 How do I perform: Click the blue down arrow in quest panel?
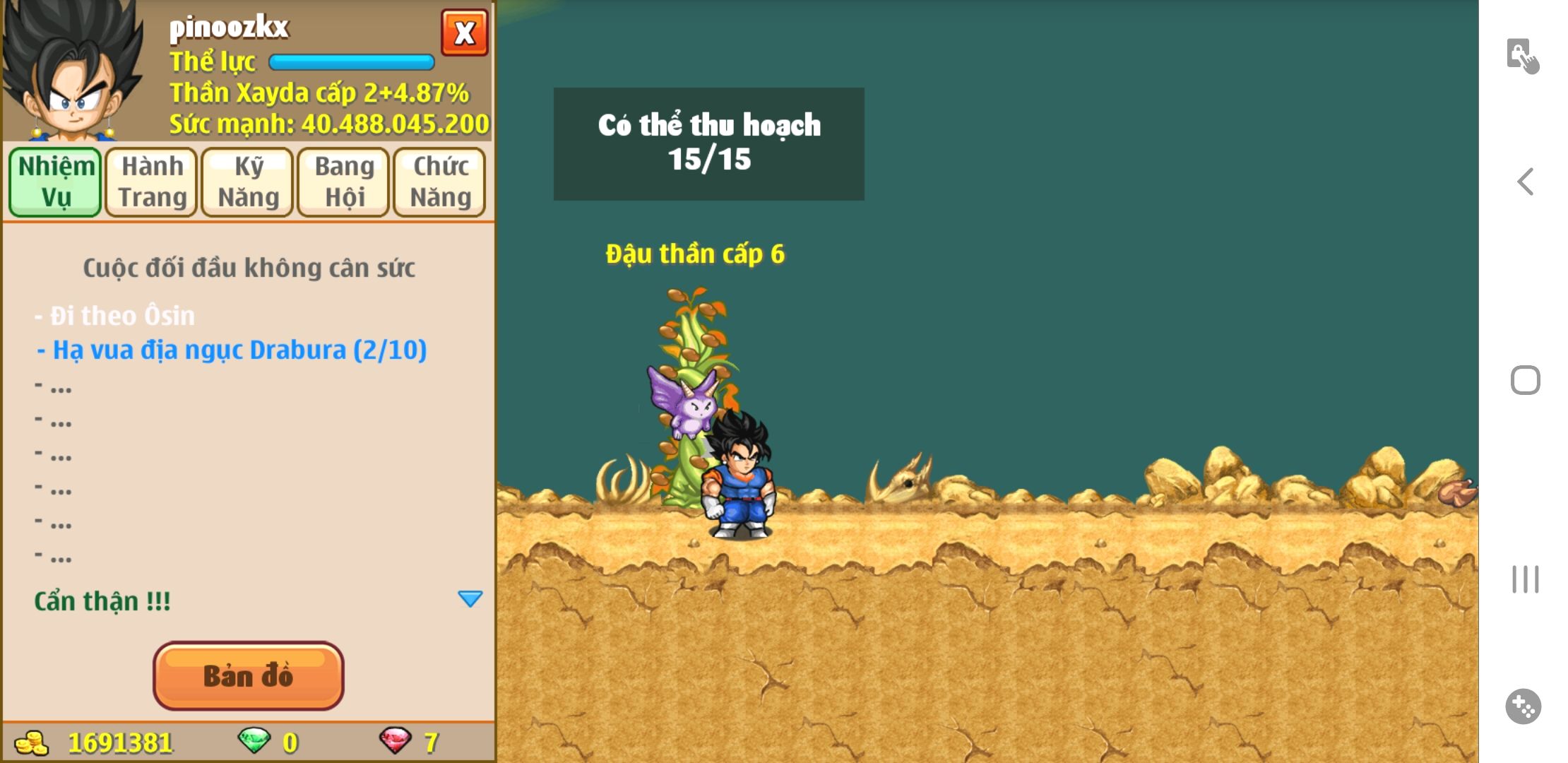[470, 599]
